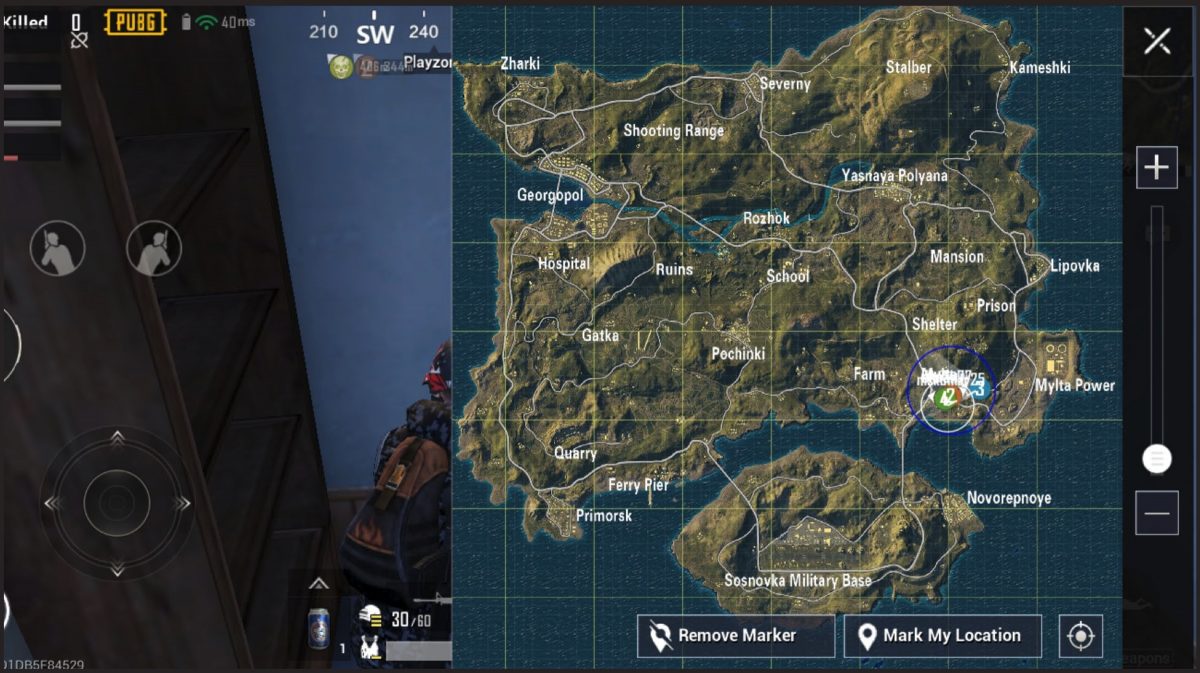Screen dimensions: 1200x673
Task: Close the map with the X button
Action: [x=1157, y=41]
